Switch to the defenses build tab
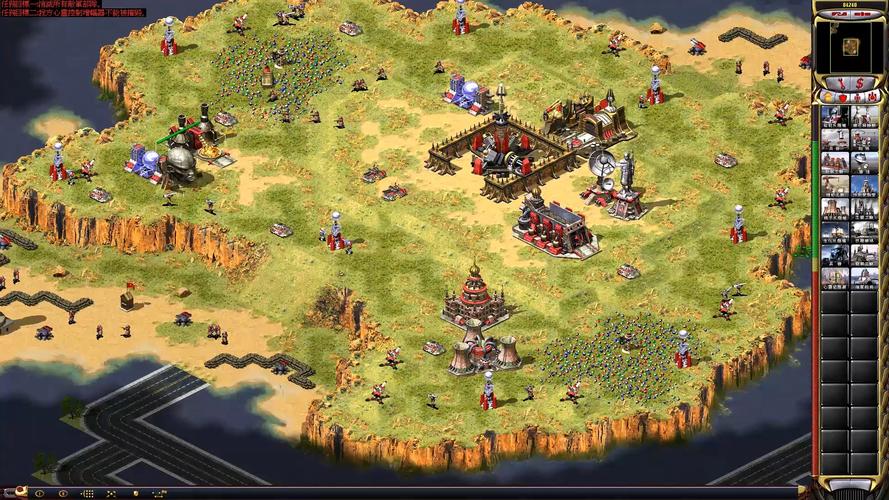This screenshot has width=889, height=500. (841, 97)
